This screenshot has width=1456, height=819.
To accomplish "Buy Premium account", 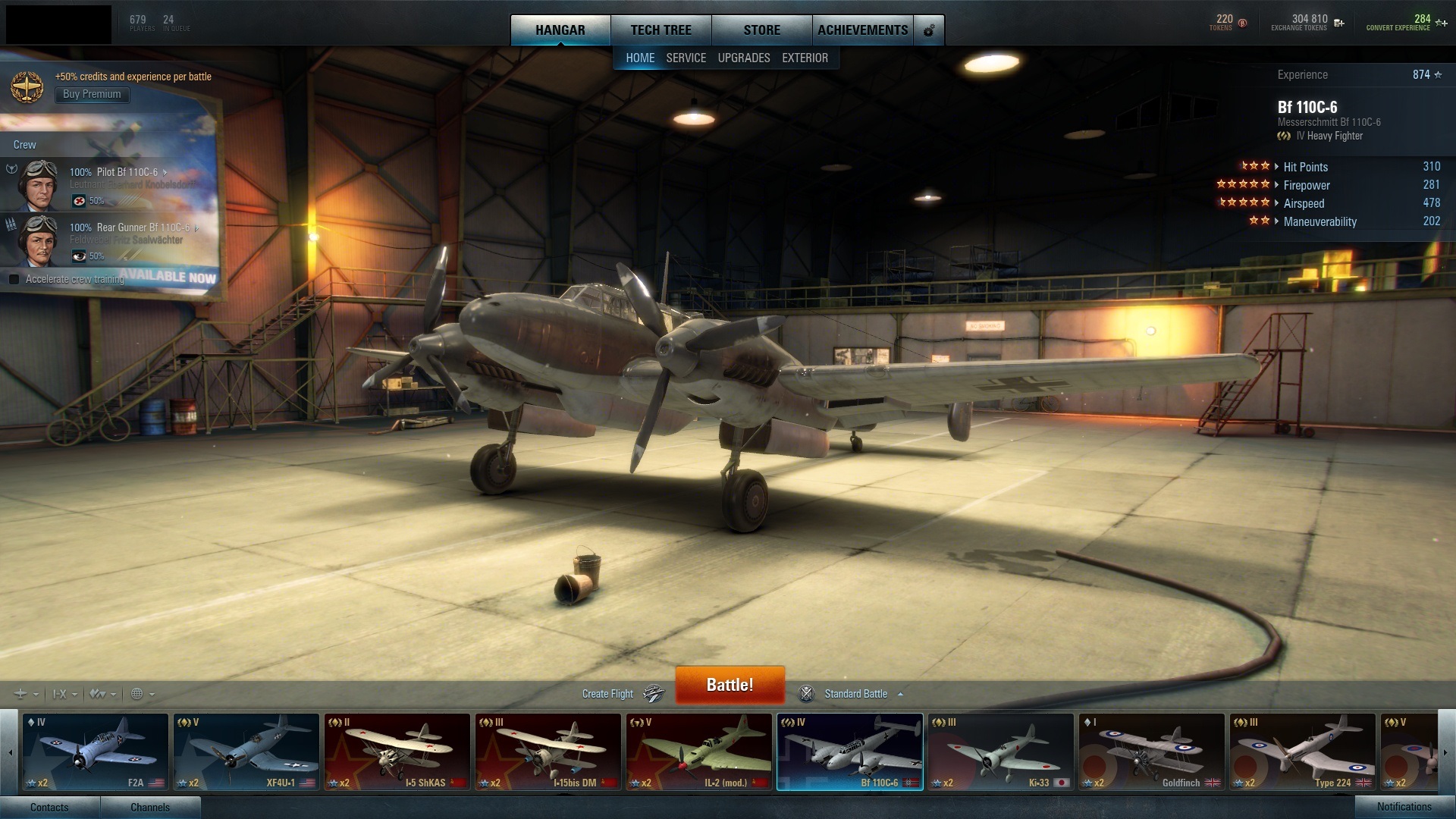I will 92,95.
